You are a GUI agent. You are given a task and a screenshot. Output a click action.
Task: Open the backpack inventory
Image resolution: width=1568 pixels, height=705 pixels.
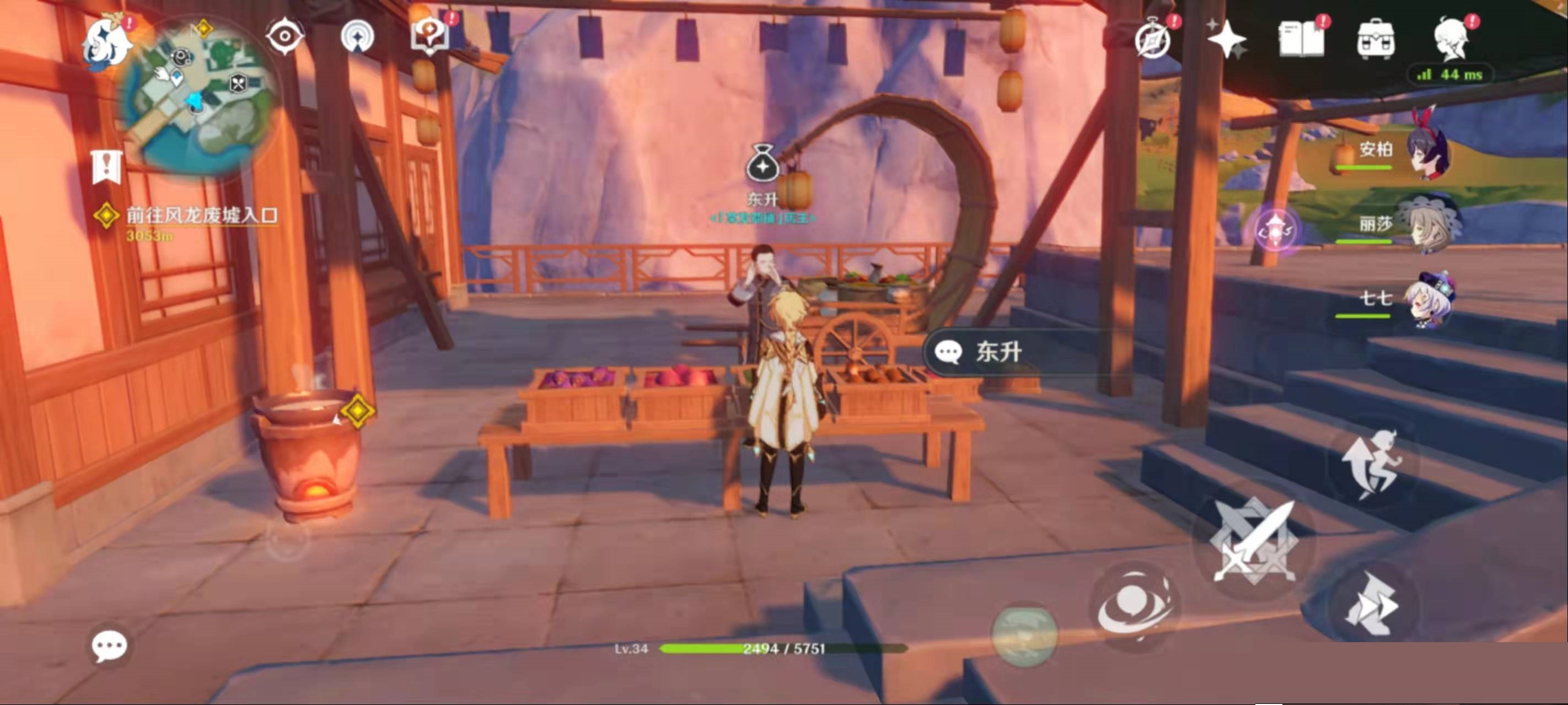coord(1375,40)
